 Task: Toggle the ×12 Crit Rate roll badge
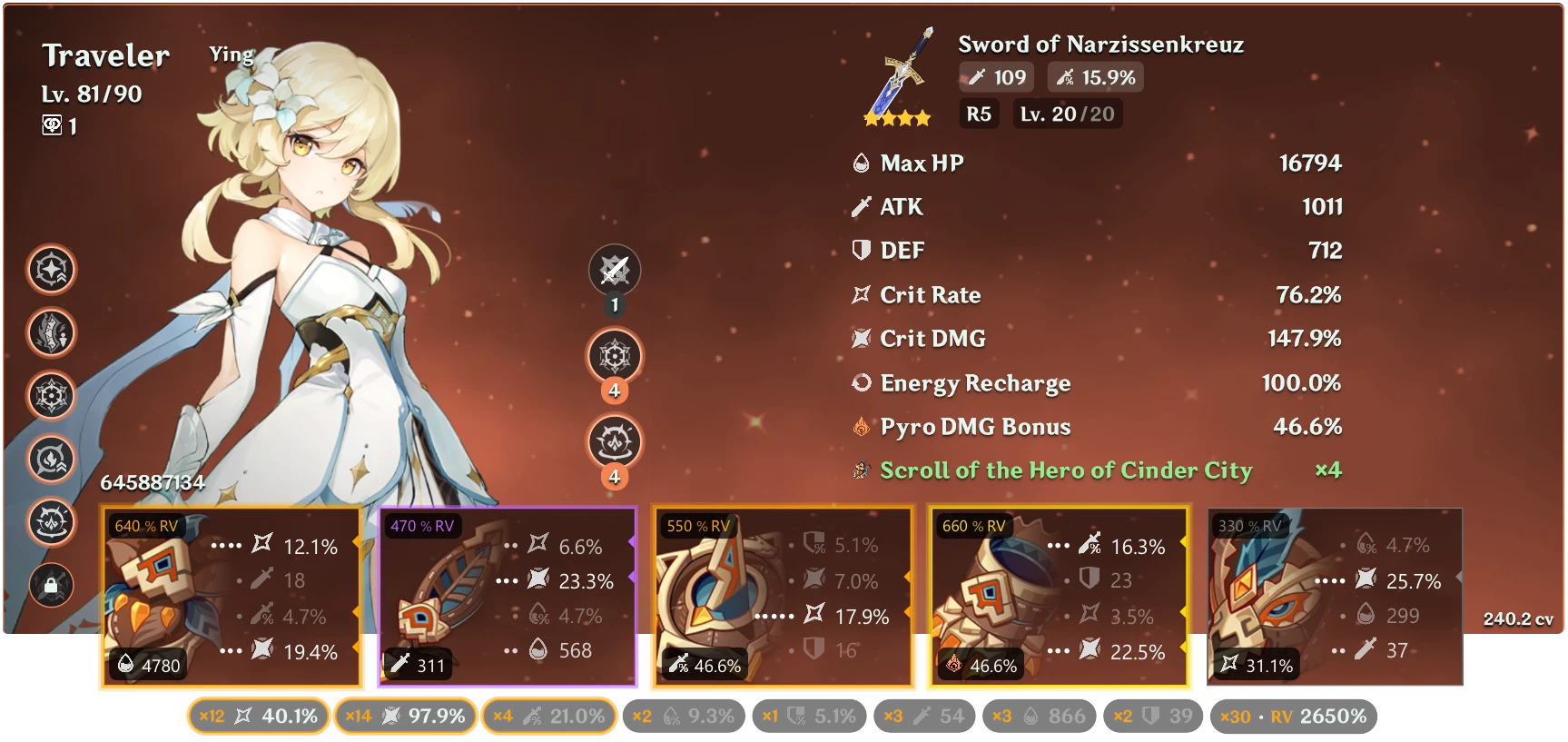coord(257,716)
